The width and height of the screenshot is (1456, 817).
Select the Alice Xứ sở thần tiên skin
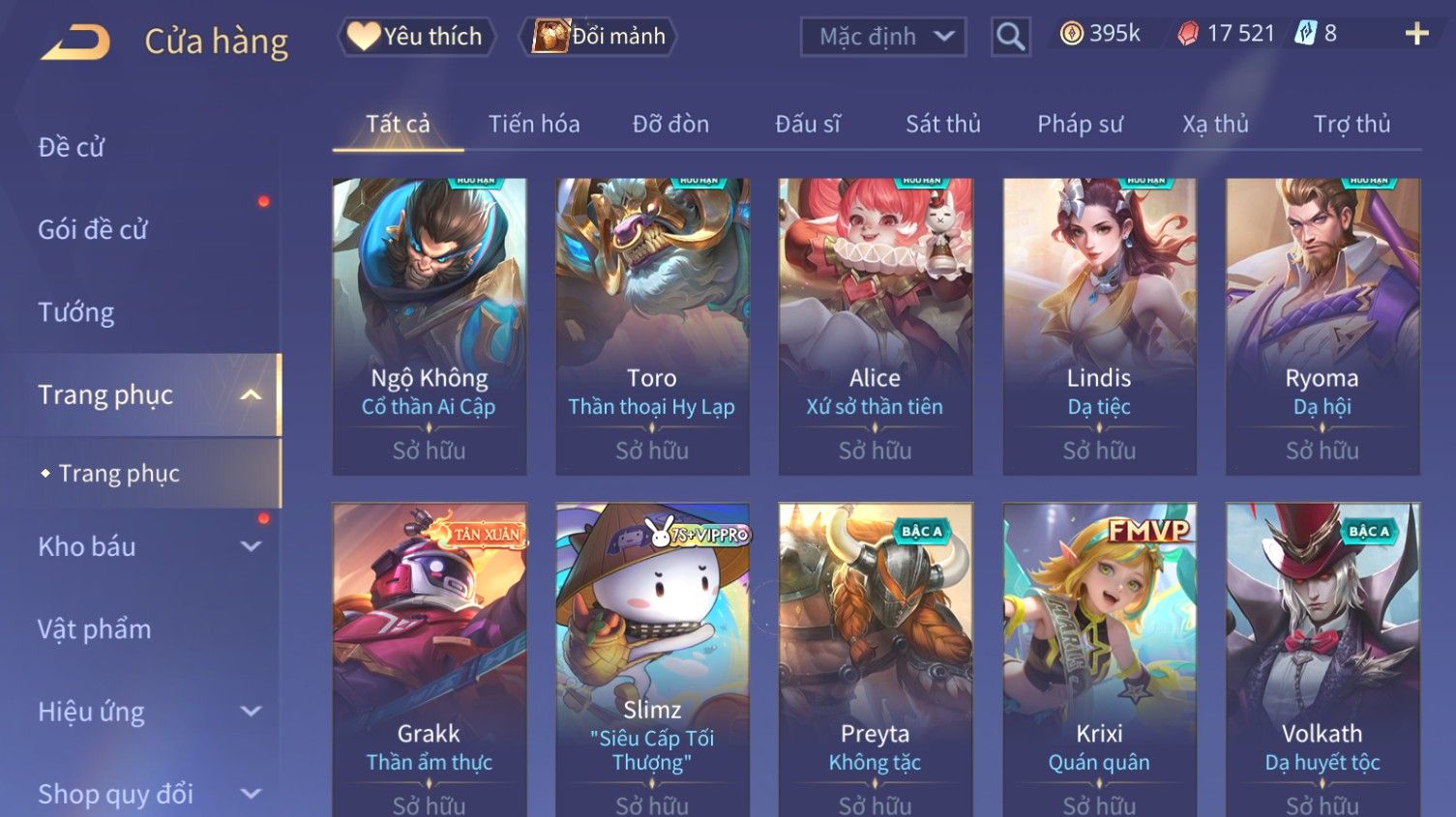click(875, 325)
